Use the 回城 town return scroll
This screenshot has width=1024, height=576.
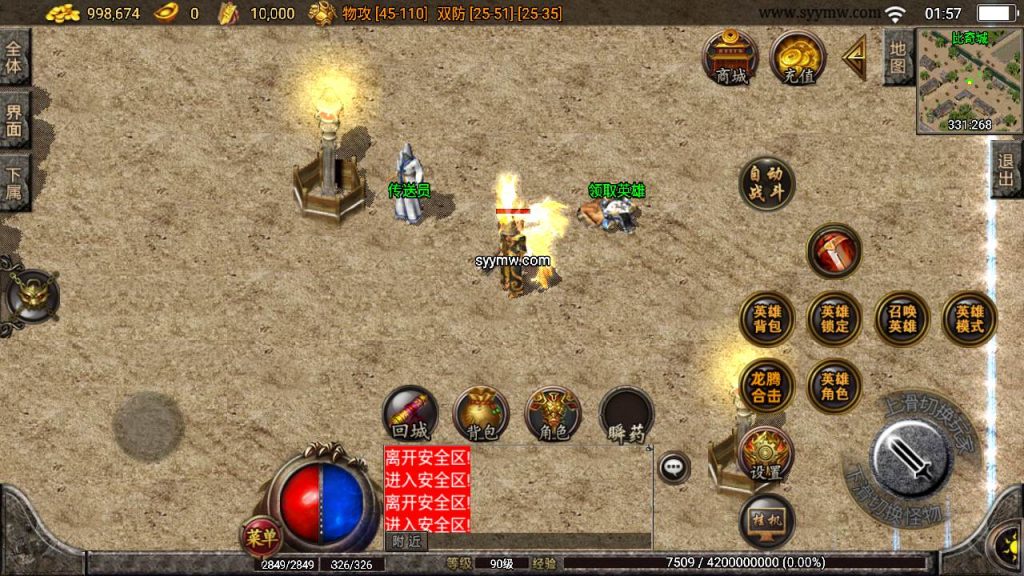[x=410, y=414]
